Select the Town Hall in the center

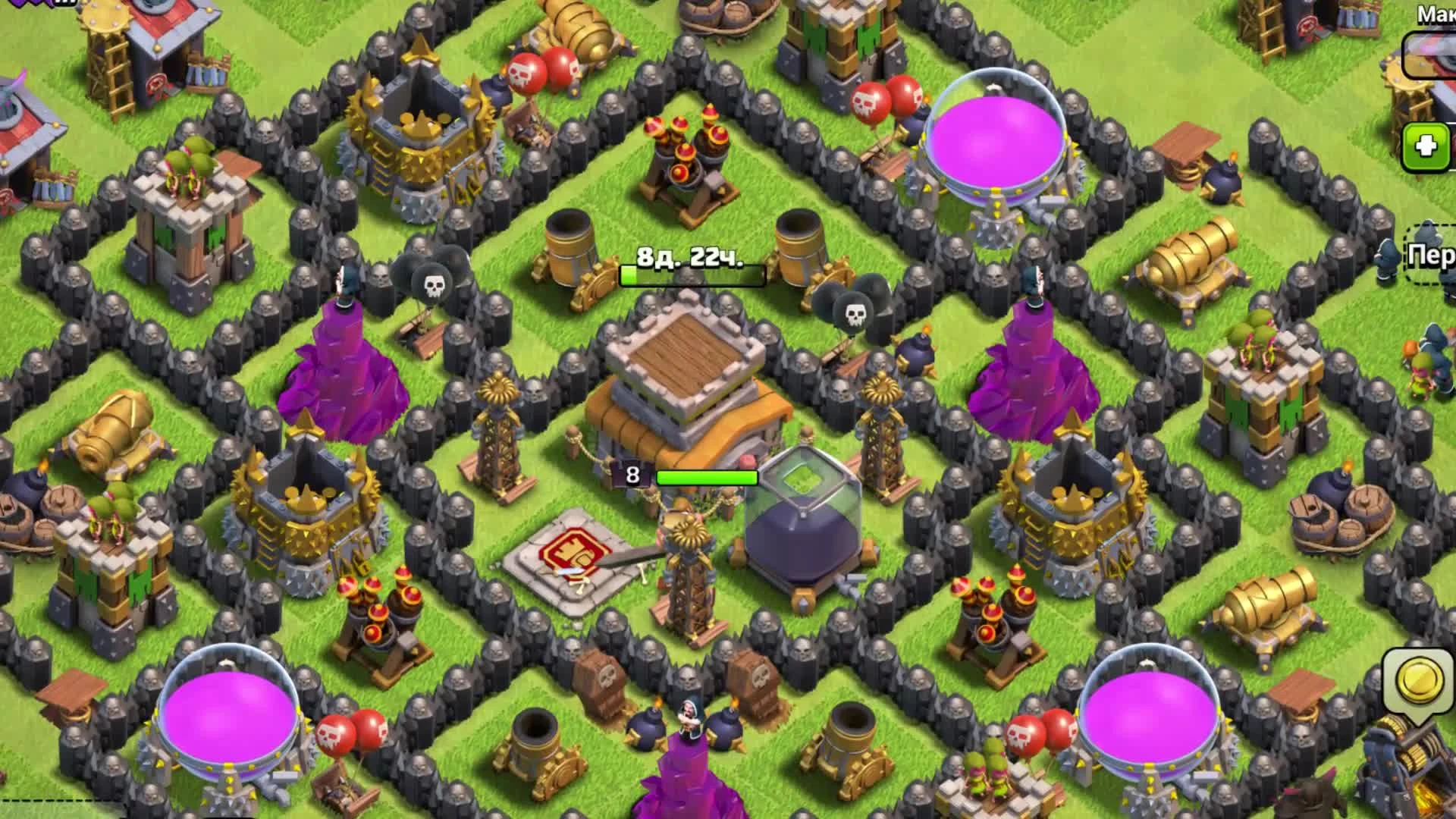[682, 394]
